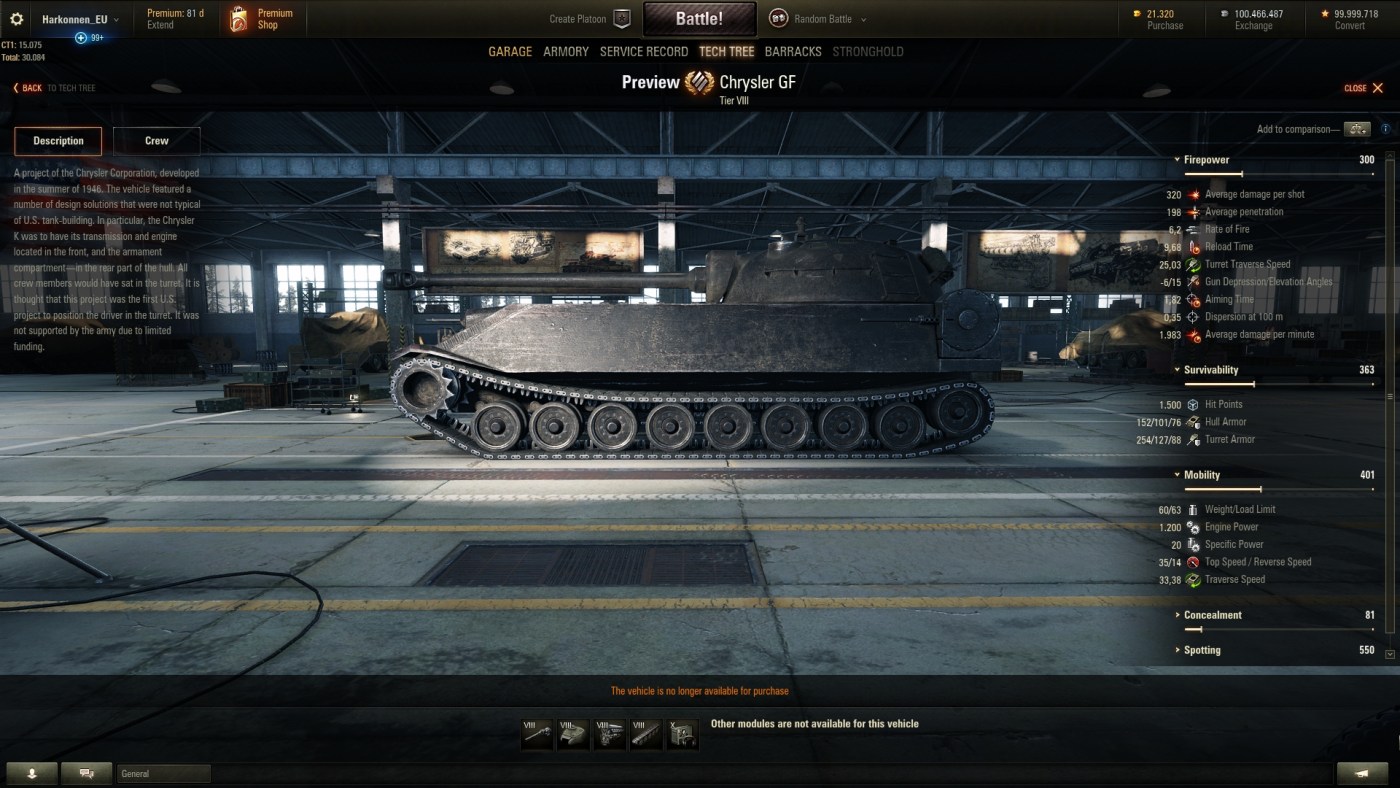Collapse the Firepower stats section
The height and width of the screenshot is (788, 1400).
click(1206, 160)
